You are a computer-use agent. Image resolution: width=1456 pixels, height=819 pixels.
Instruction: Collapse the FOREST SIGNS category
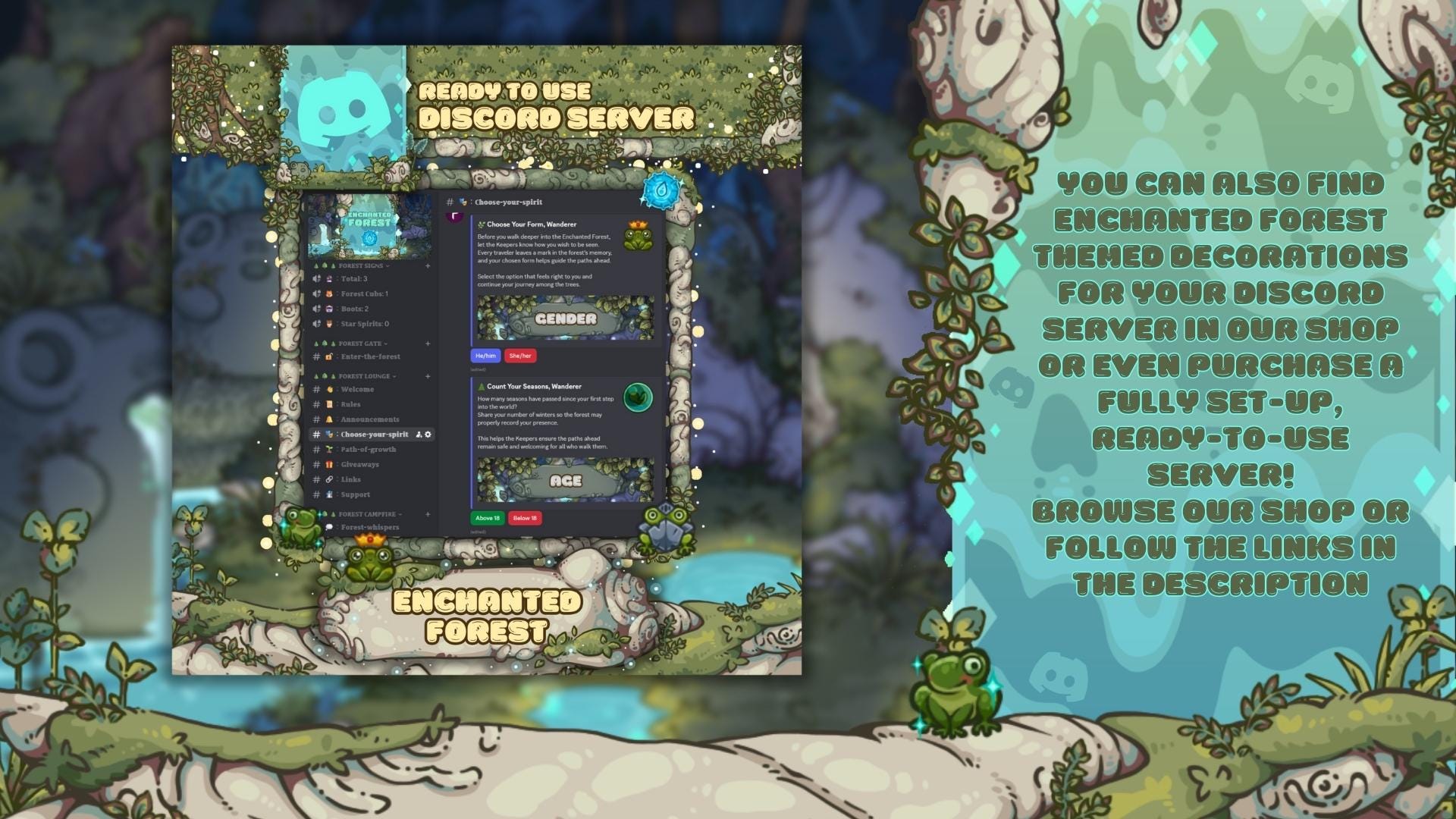coord(360,265)
